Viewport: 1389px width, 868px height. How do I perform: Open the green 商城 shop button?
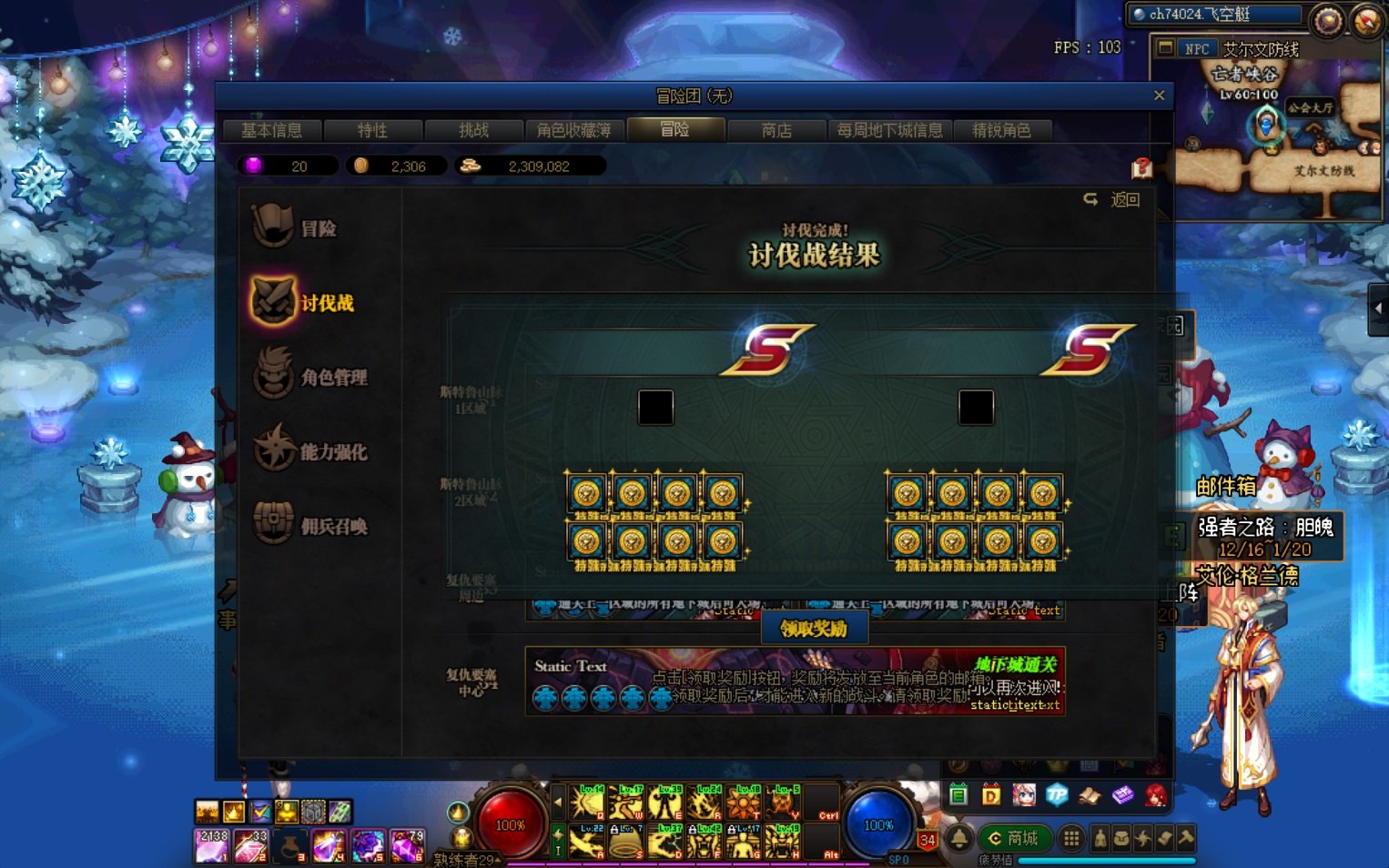[1014, 838]
